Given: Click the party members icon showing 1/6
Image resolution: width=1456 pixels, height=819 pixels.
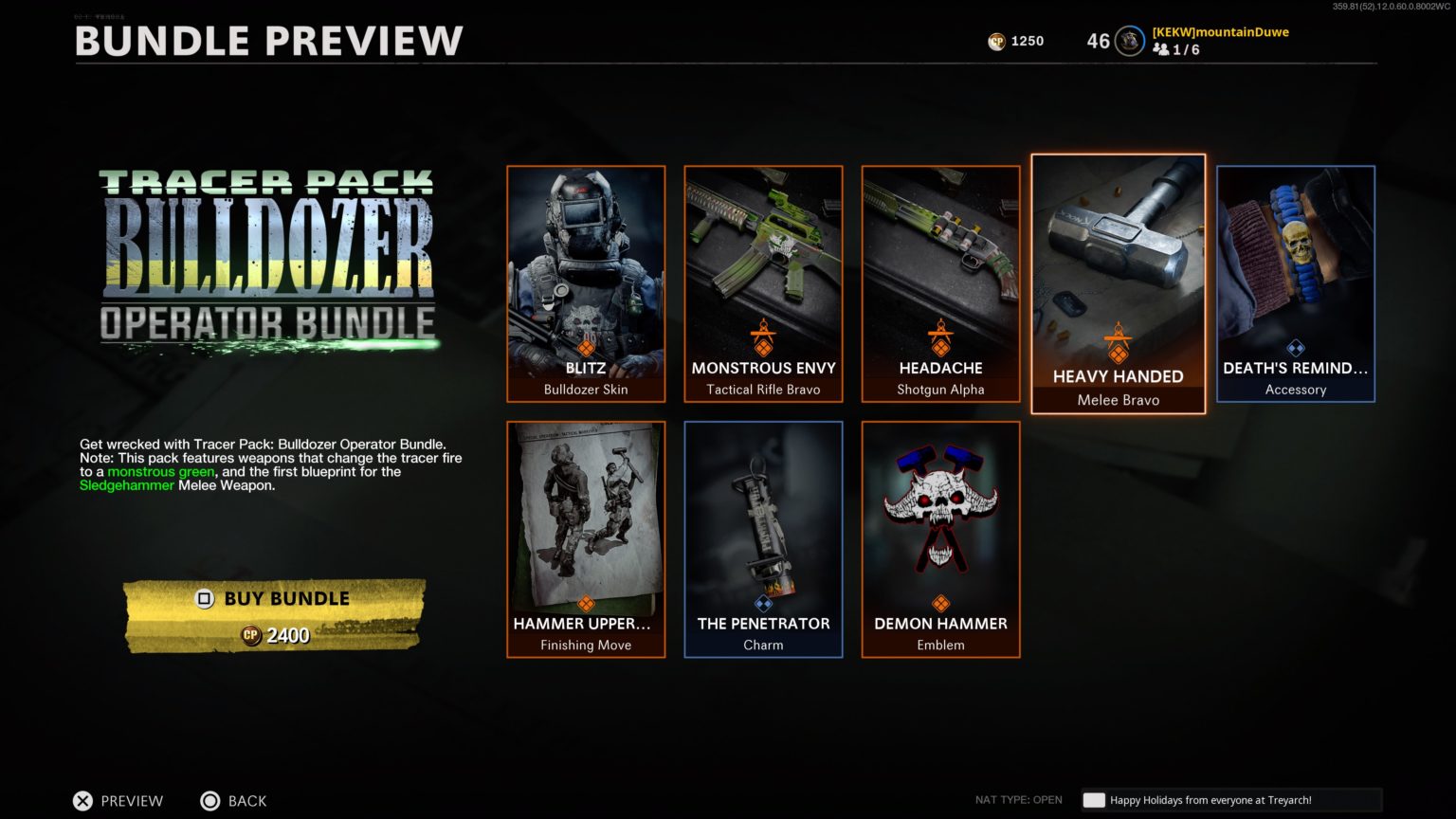Looking at the screenshot, I should pyautogui.click(x=1163, y=49).
